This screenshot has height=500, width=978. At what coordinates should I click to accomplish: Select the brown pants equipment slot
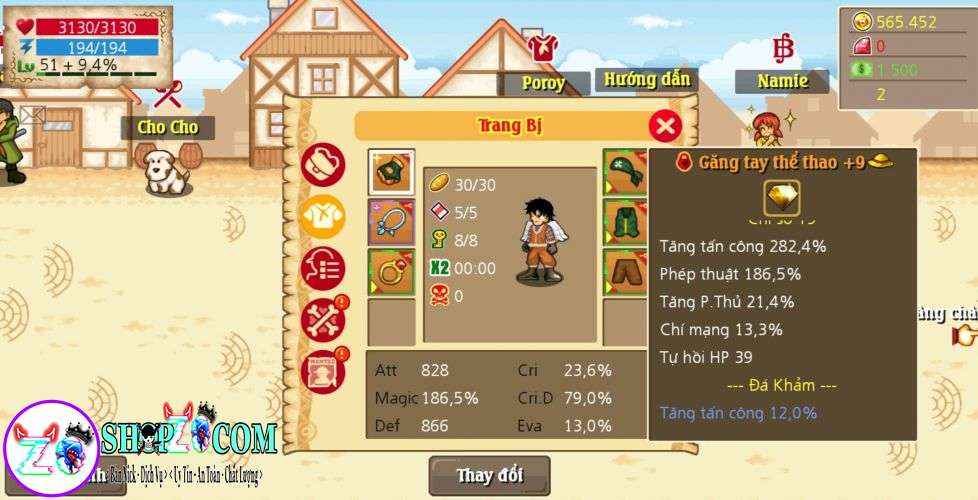click(625, 272)
